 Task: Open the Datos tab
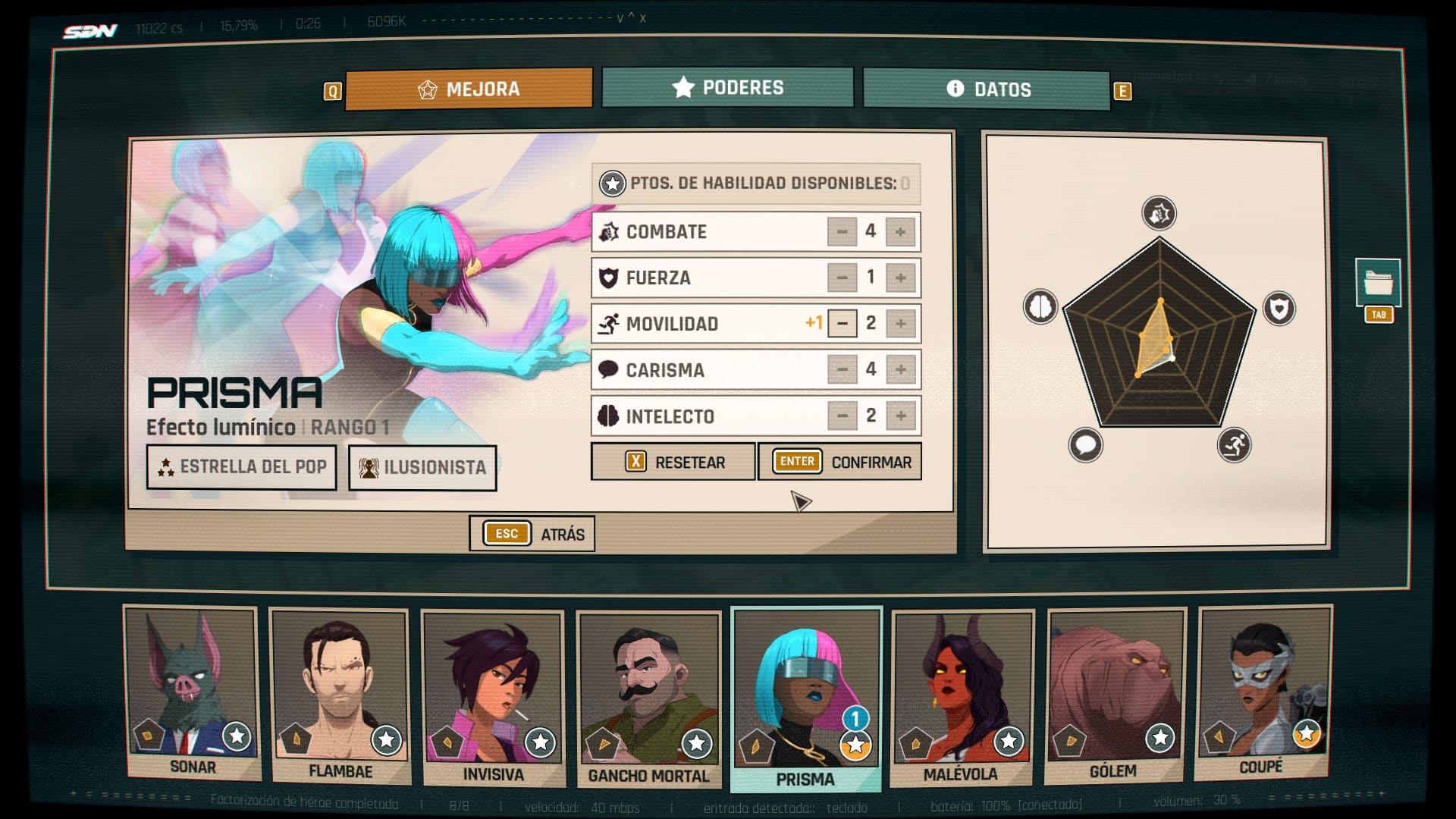(x=987, y=90)
